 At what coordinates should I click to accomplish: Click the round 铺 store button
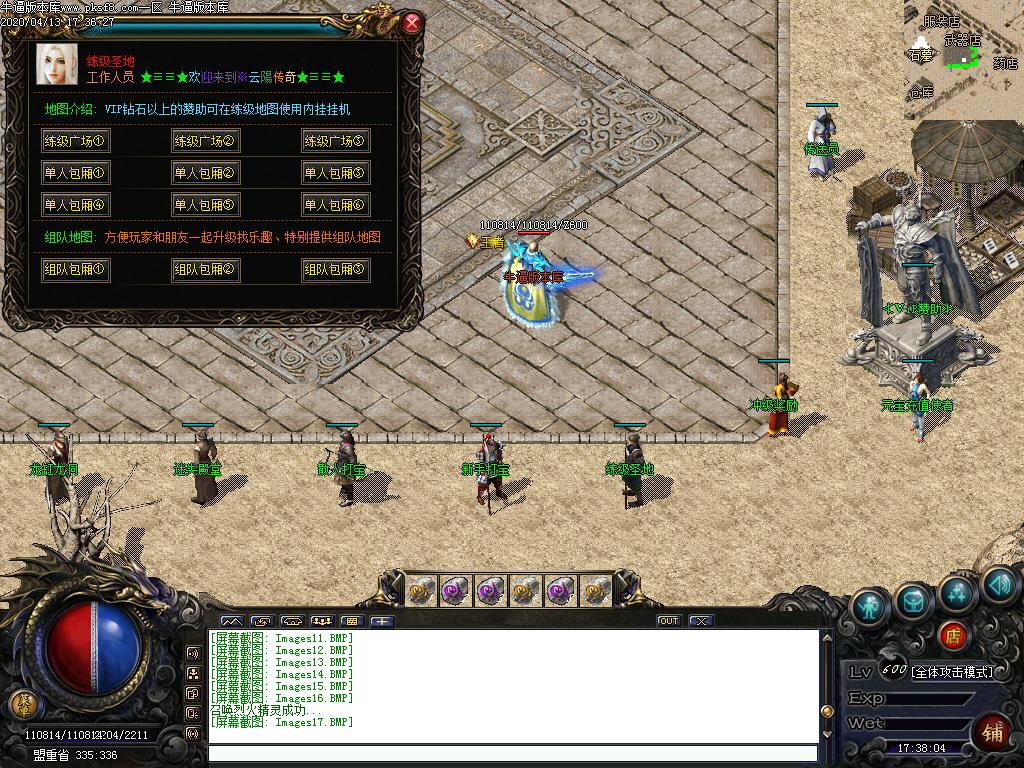[x=992, y=731]
